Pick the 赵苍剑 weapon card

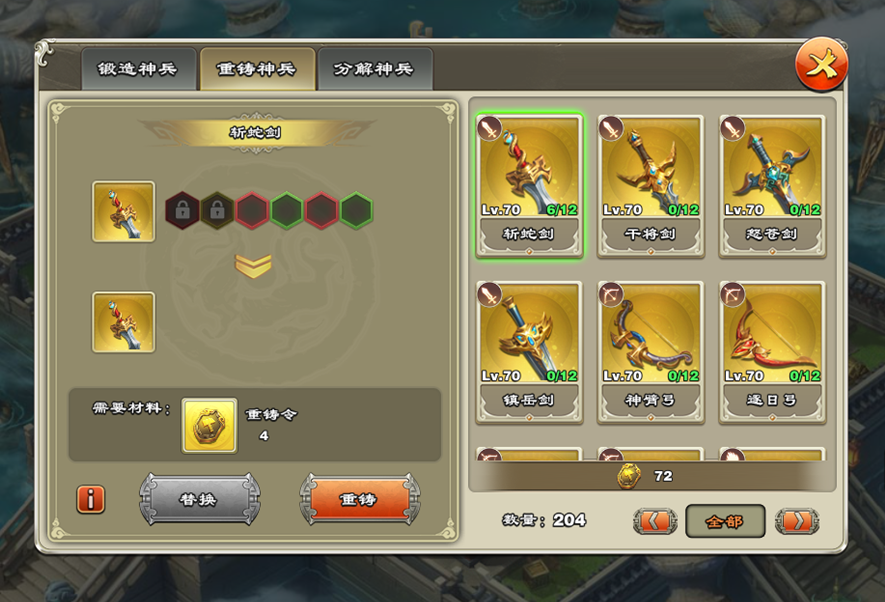point(773,185)
